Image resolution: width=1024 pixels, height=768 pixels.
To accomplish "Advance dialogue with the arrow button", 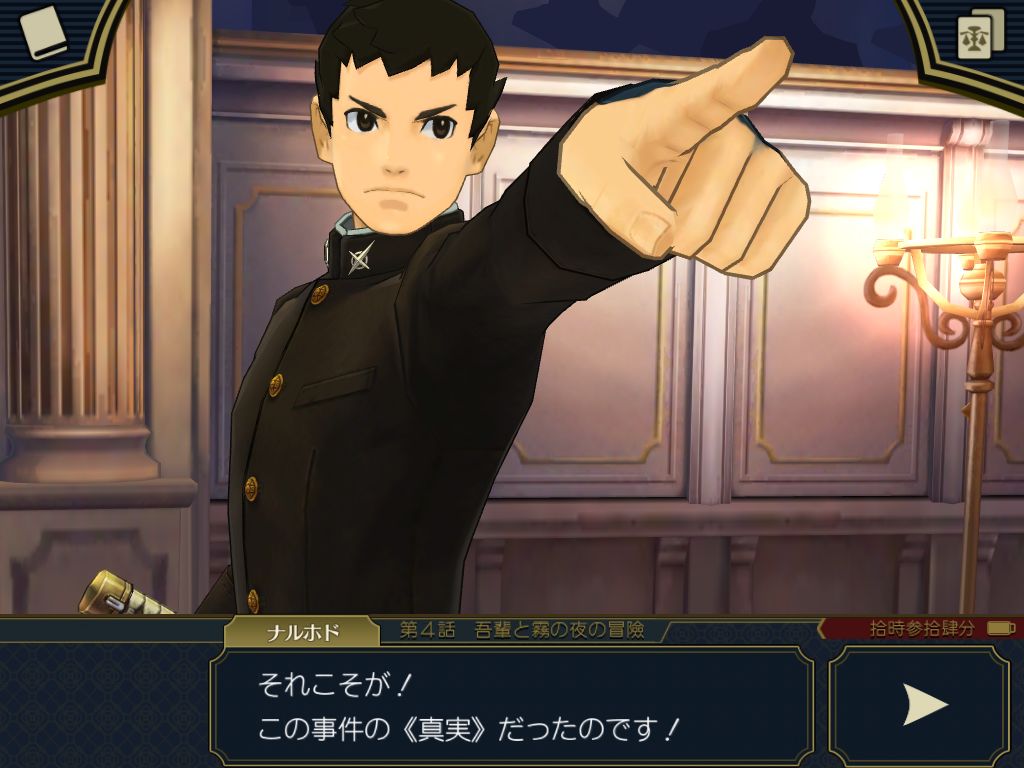I will pos(923,705).
